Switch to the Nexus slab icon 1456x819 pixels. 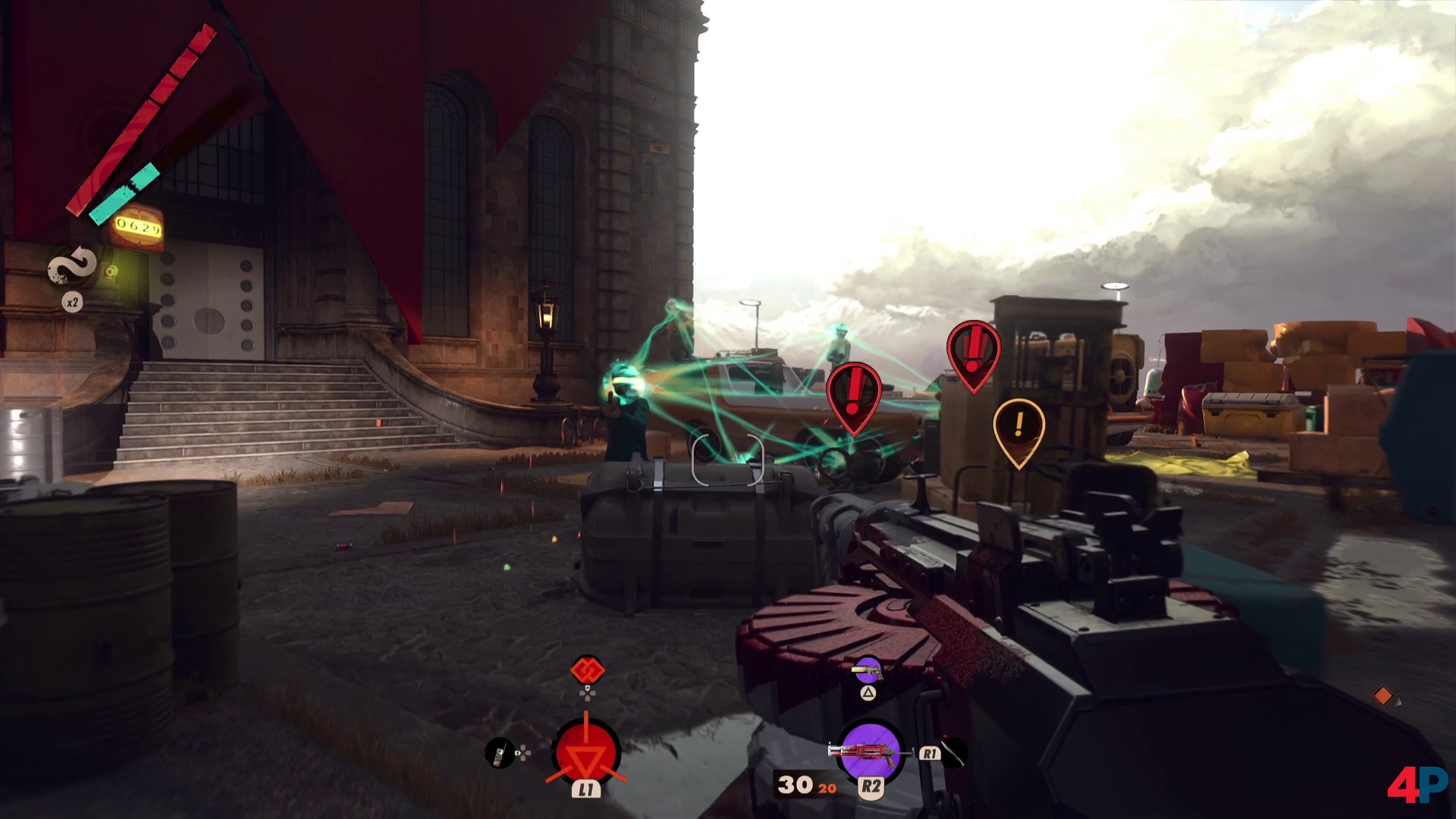coord(587,670)
